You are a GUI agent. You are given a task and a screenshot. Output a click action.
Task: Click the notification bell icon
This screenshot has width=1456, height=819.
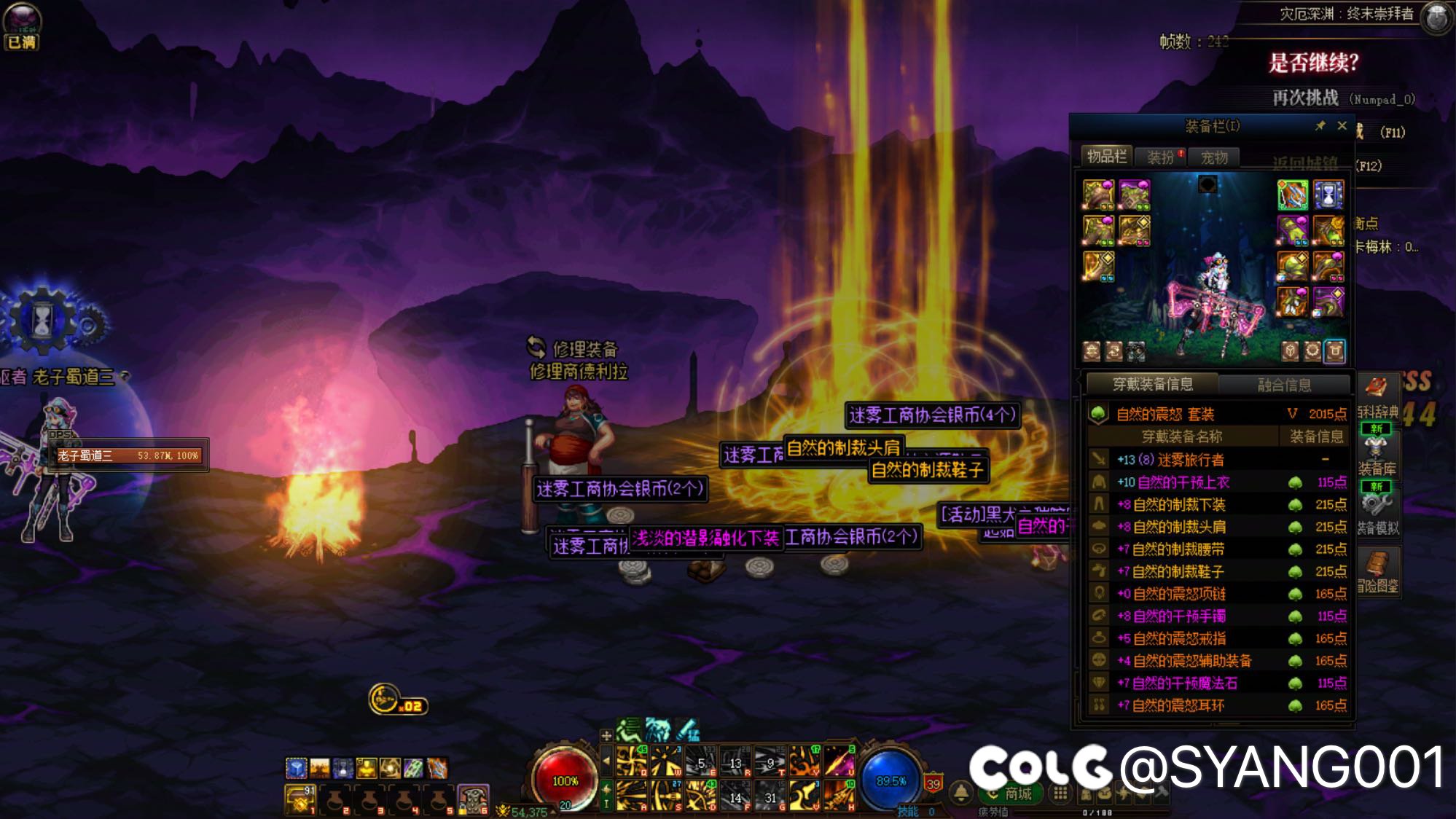961,792
